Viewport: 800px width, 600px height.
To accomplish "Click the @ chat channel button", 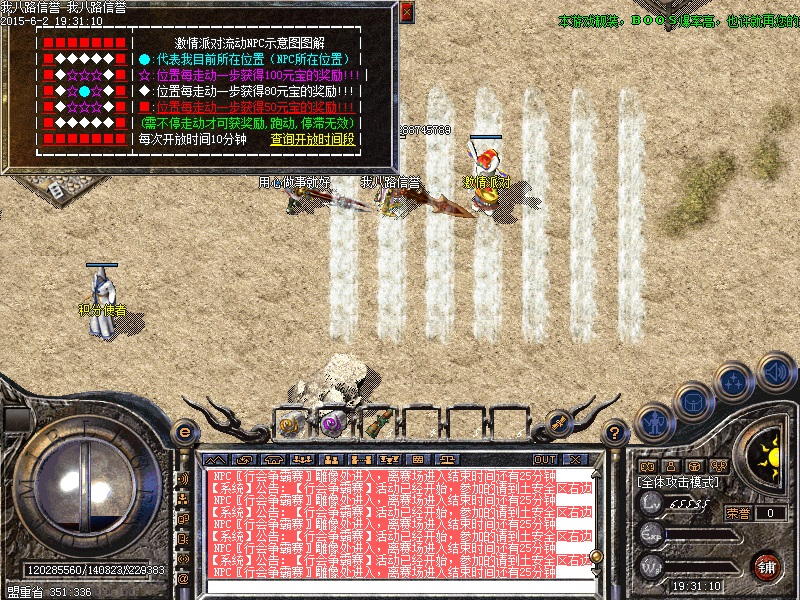I will click(184, 578).
